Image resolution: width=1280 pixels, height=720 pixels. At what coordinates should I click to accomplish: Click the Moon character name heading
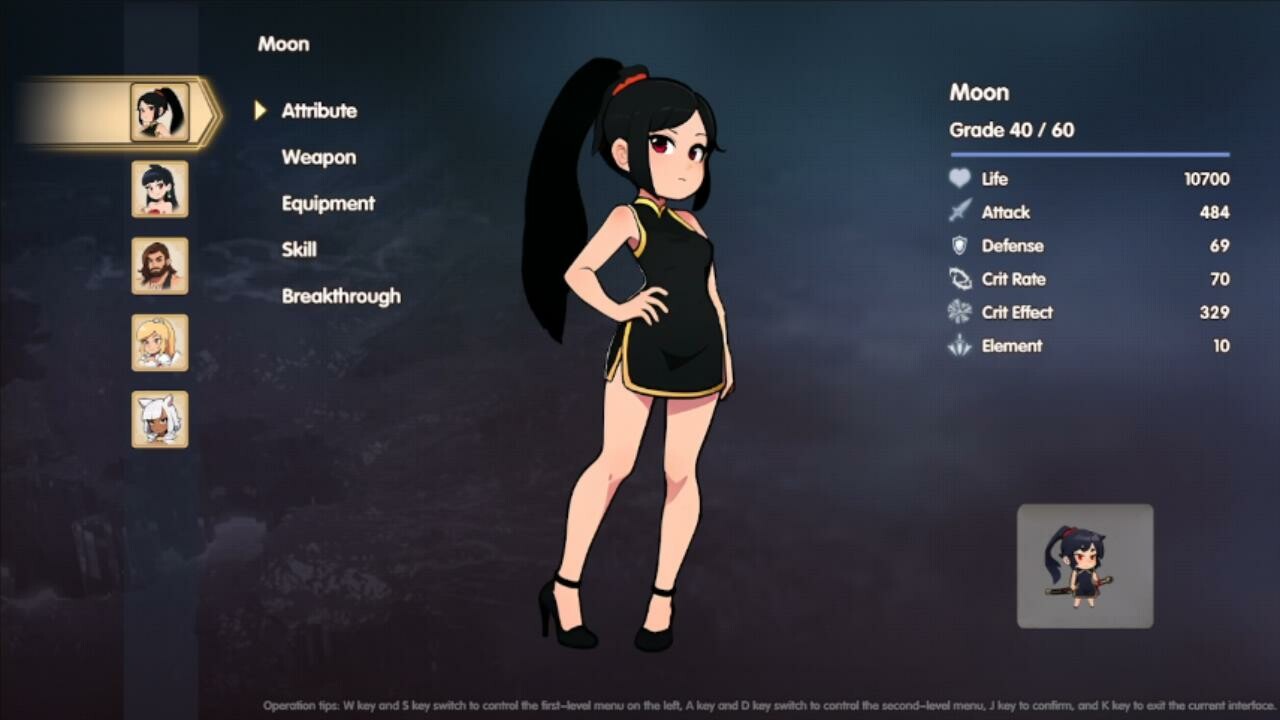[978, 92]
